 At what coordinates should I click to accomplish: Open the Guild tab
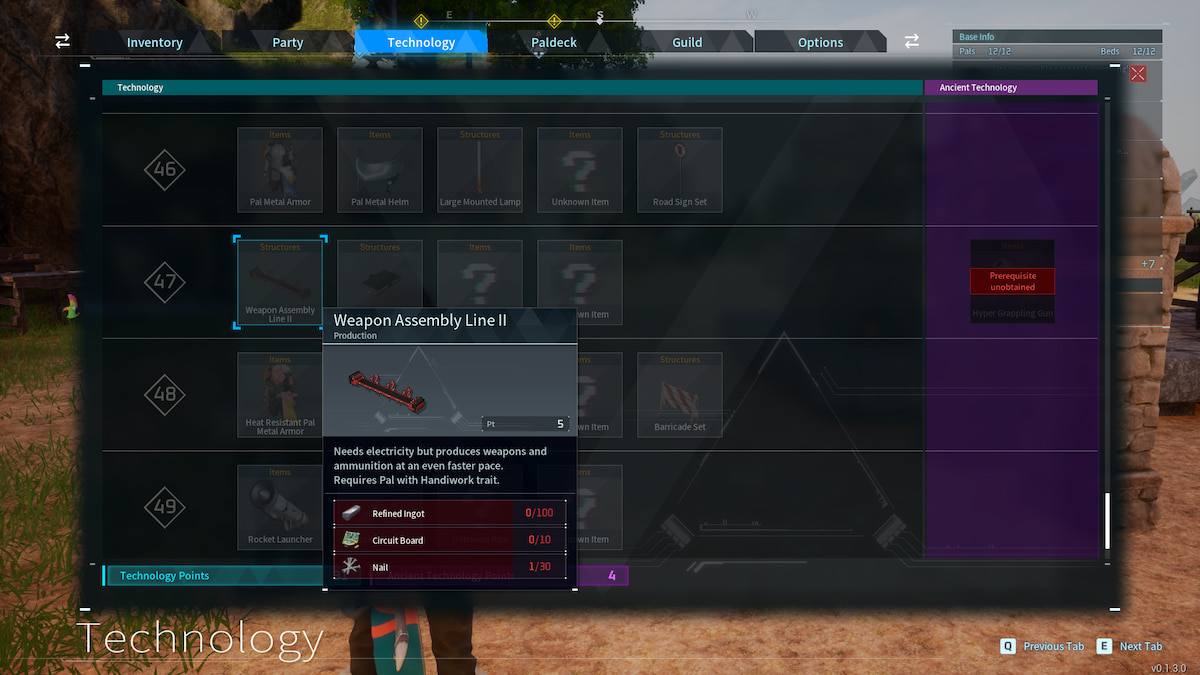[687, 42]
